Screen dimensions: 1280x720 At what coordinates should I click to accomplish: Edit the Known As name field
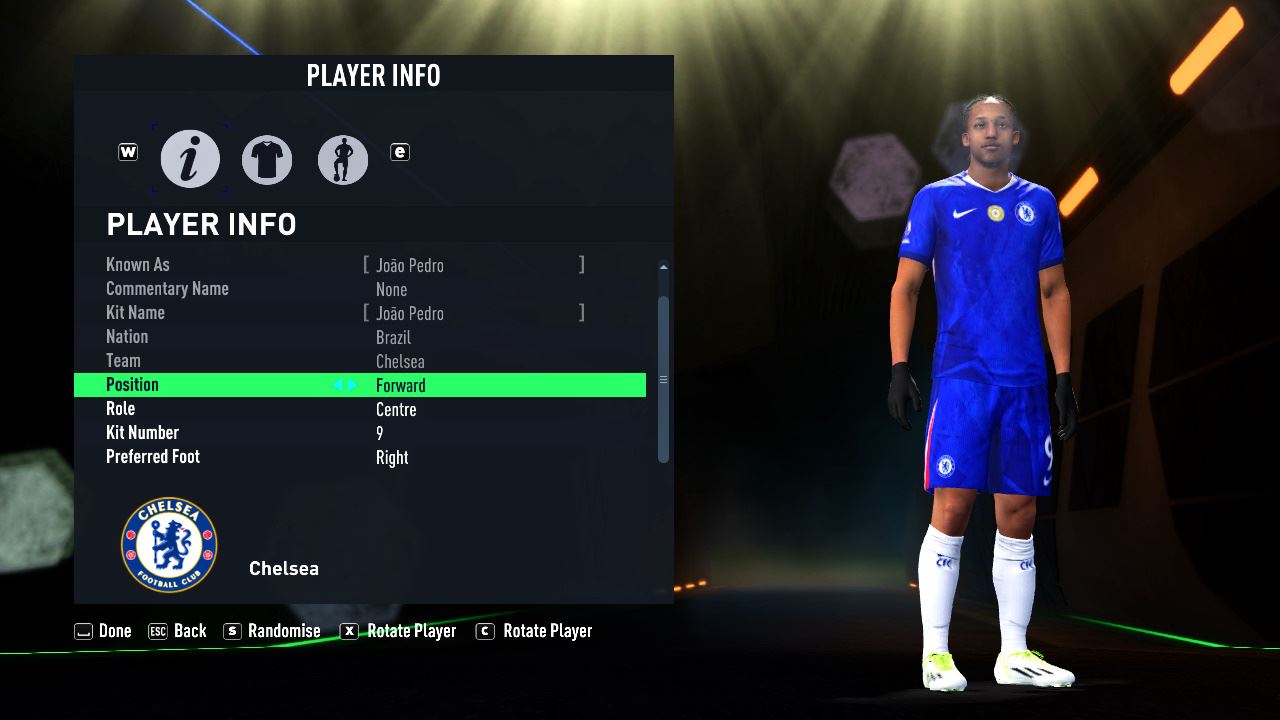point(474,265)
